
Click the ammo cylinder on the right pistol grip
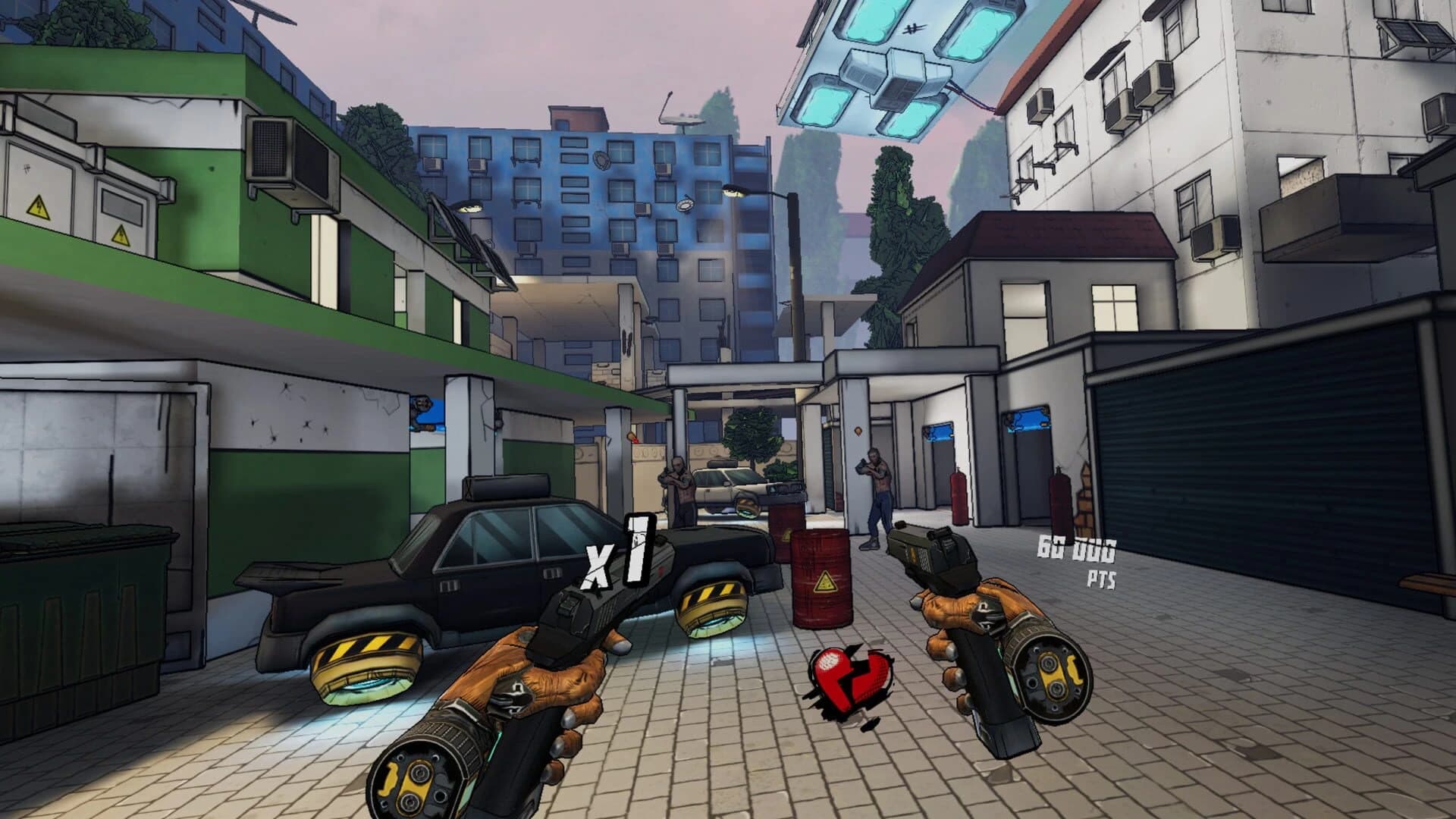[1054, 675]
